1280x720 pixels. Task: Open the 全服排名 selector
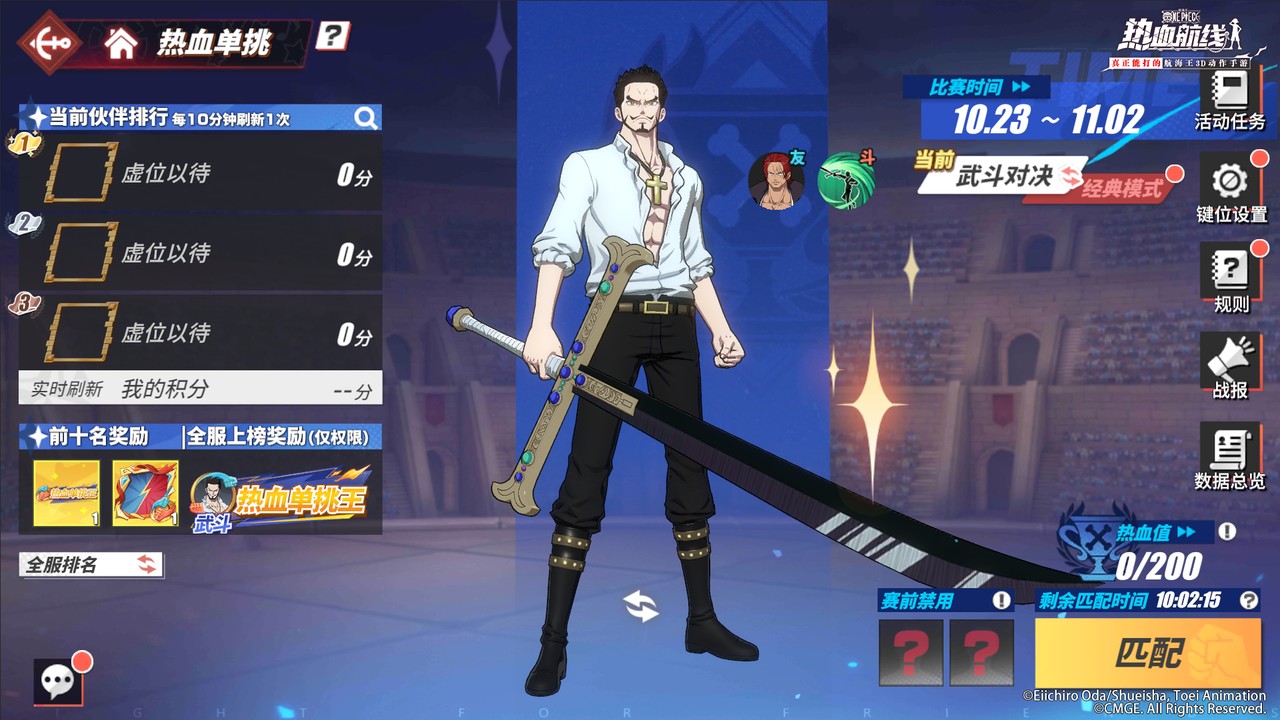tap(90, 565)
